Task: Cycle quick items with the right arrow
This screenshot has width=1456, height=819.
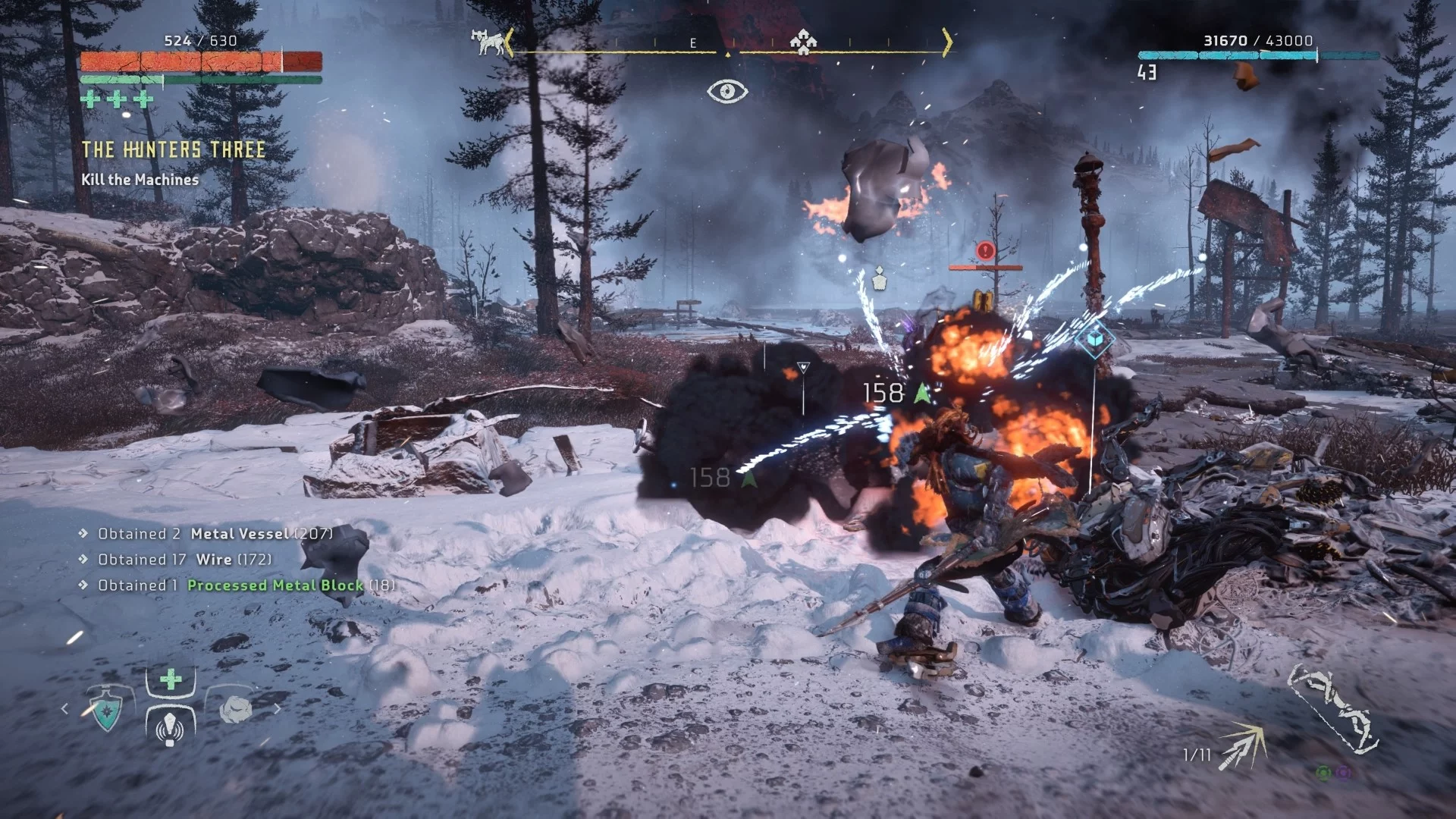Action: (277, 709)
